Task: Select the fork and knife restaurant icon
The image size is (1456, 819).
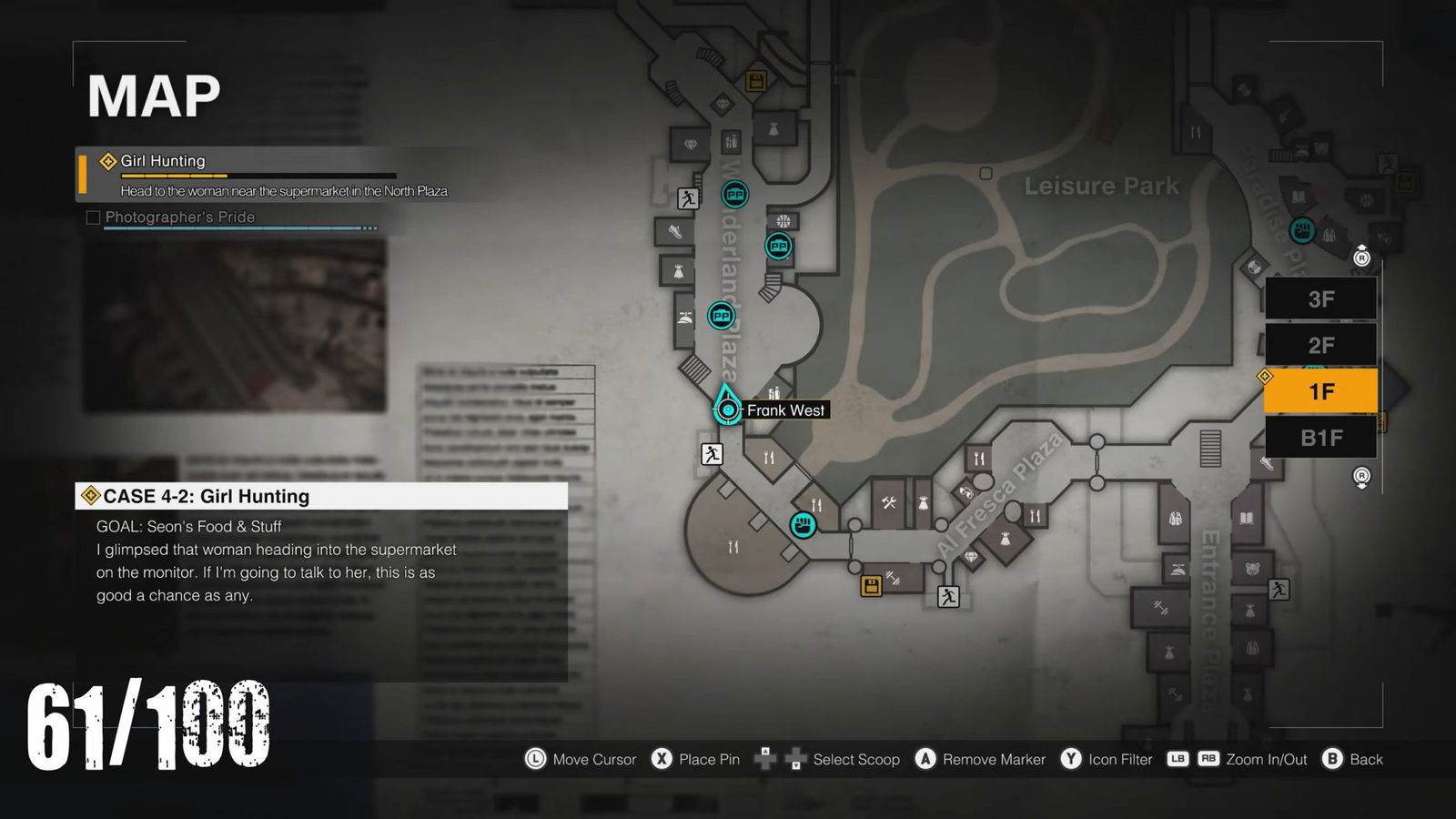Action: 979,458
